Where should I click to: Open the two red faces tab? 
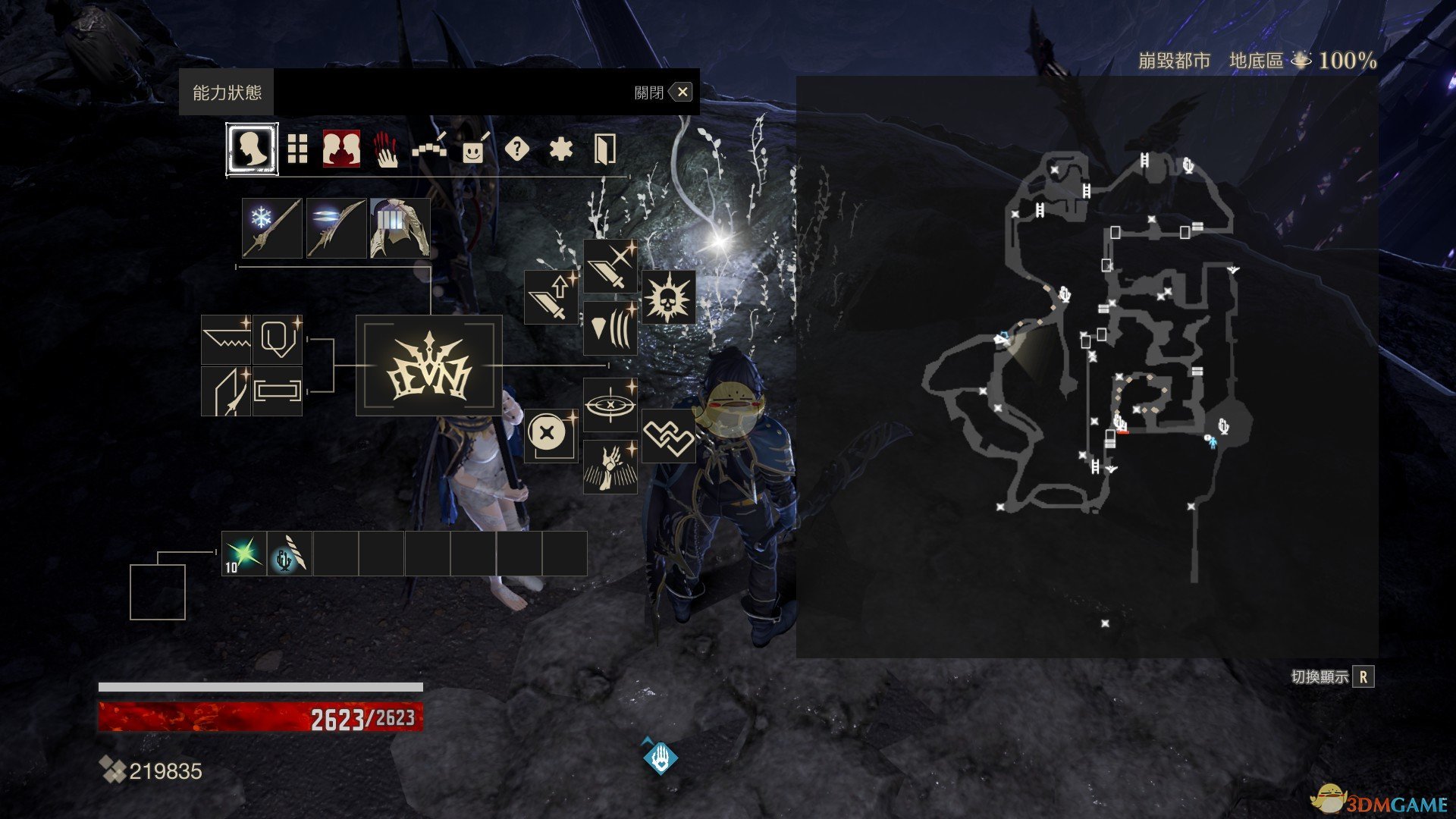[341, 149]
